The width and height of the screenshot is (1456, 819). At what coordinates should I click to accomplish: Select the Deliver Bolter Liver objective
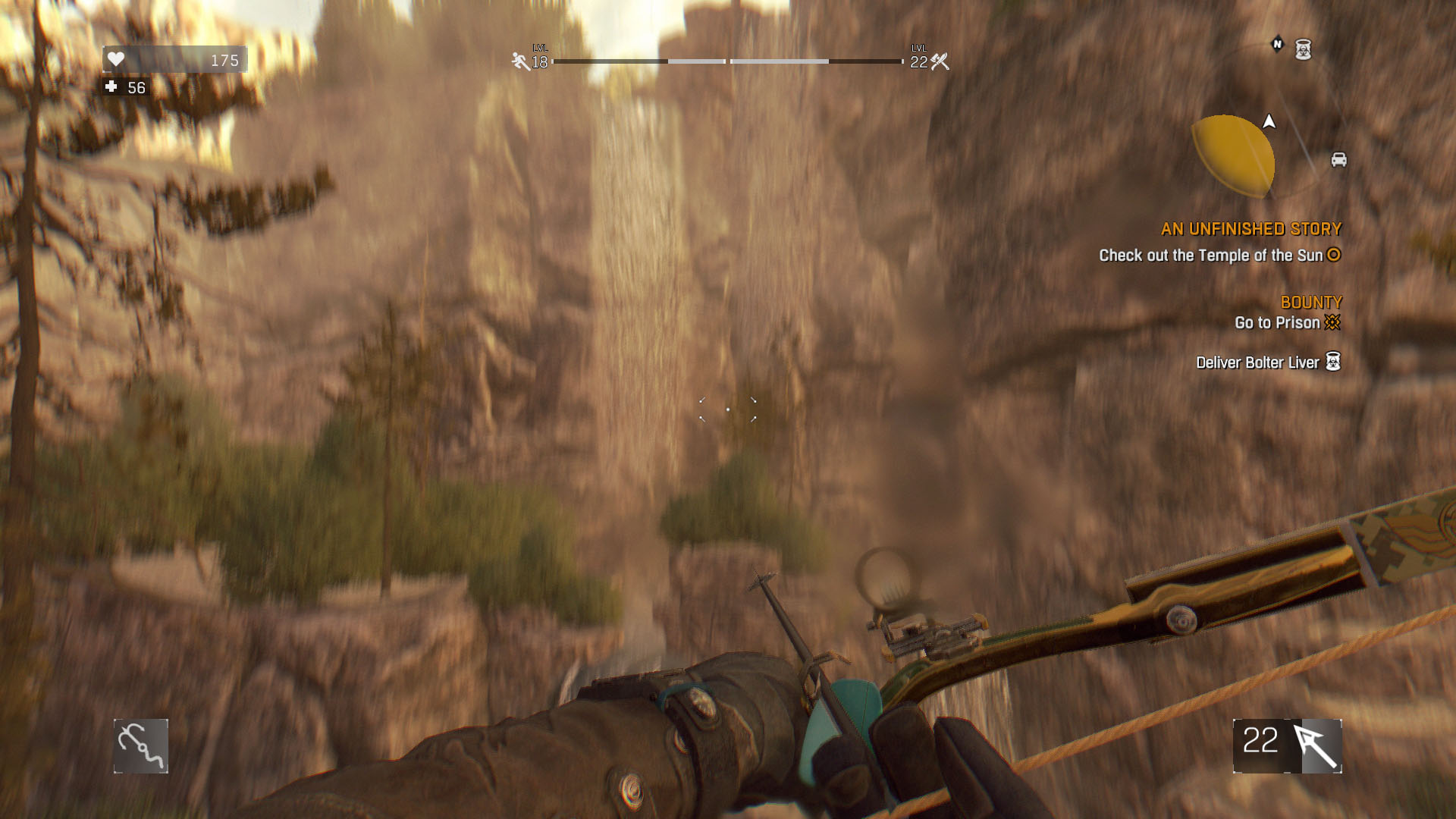1257,362
